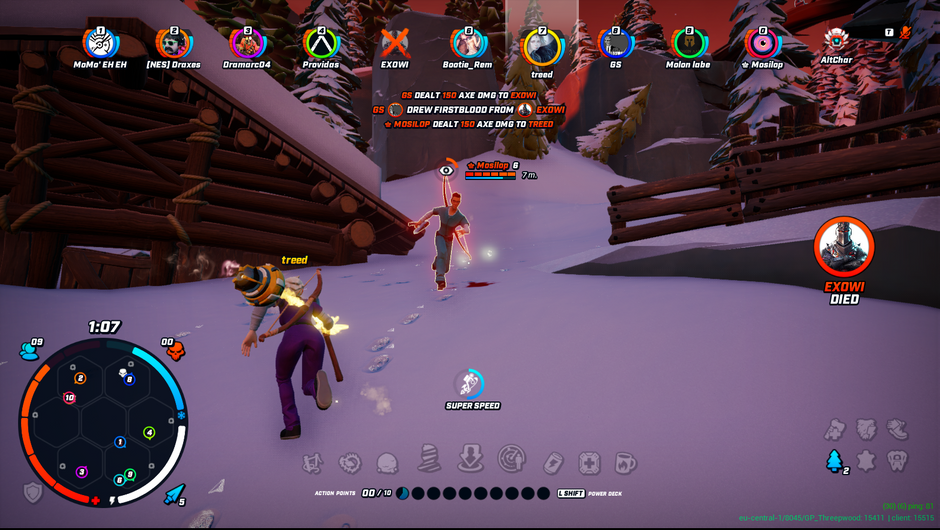The image size is (940, 530).
Task: Choose Mosilop's pink donut avatar
Action: pos(762,43)
